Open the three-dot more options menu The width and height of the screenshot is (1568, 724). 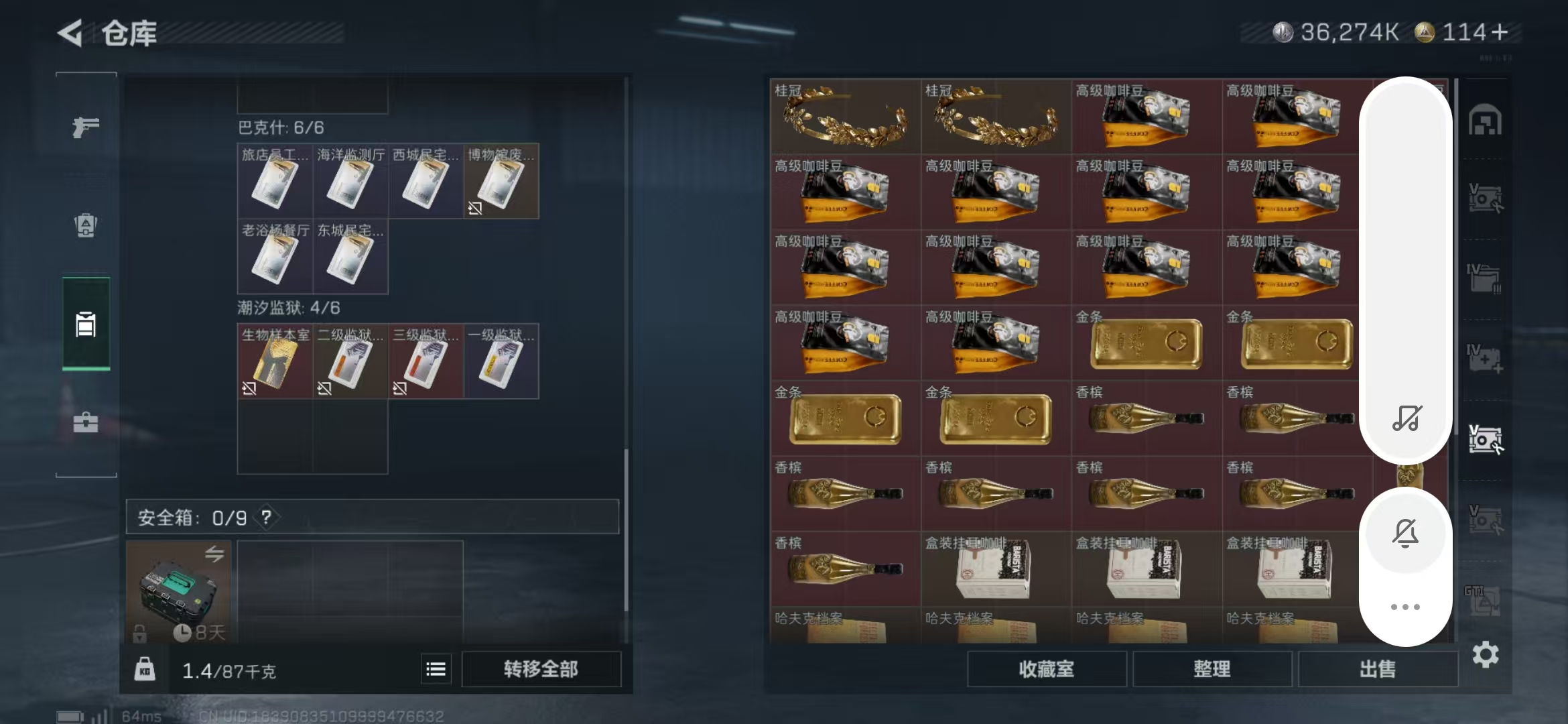1405,606
